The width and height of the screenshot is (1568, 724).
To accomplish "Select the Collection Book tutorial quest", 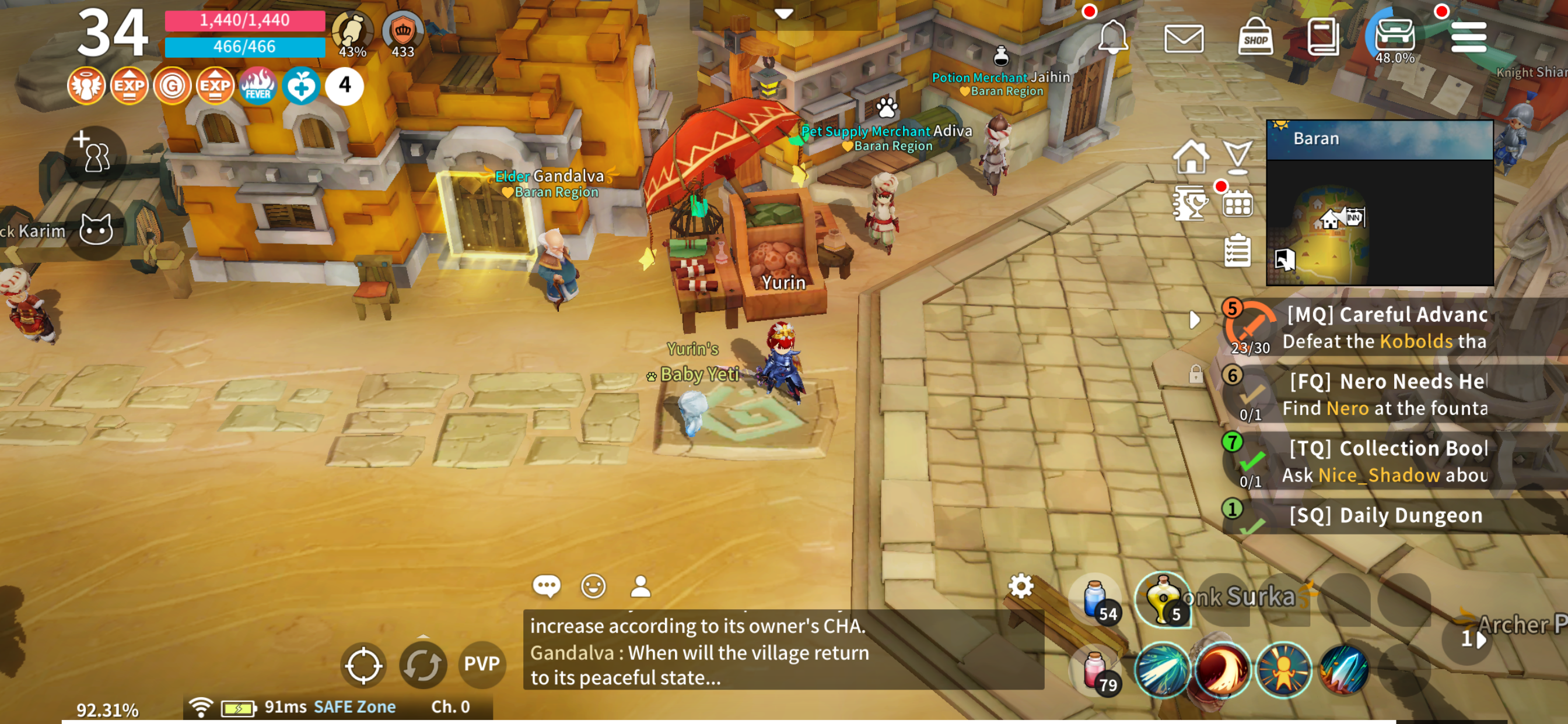I will pos(1385,462).
